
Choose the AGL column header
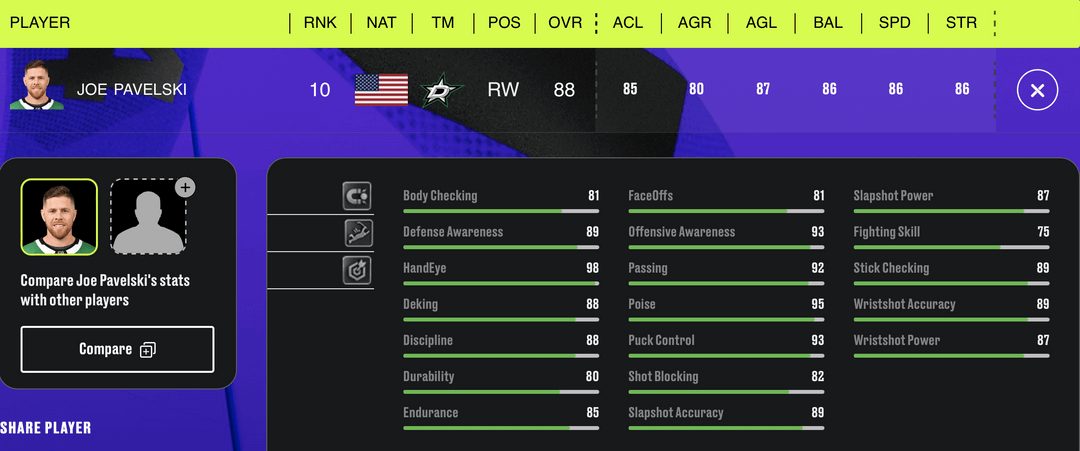(x=761, y=22)
